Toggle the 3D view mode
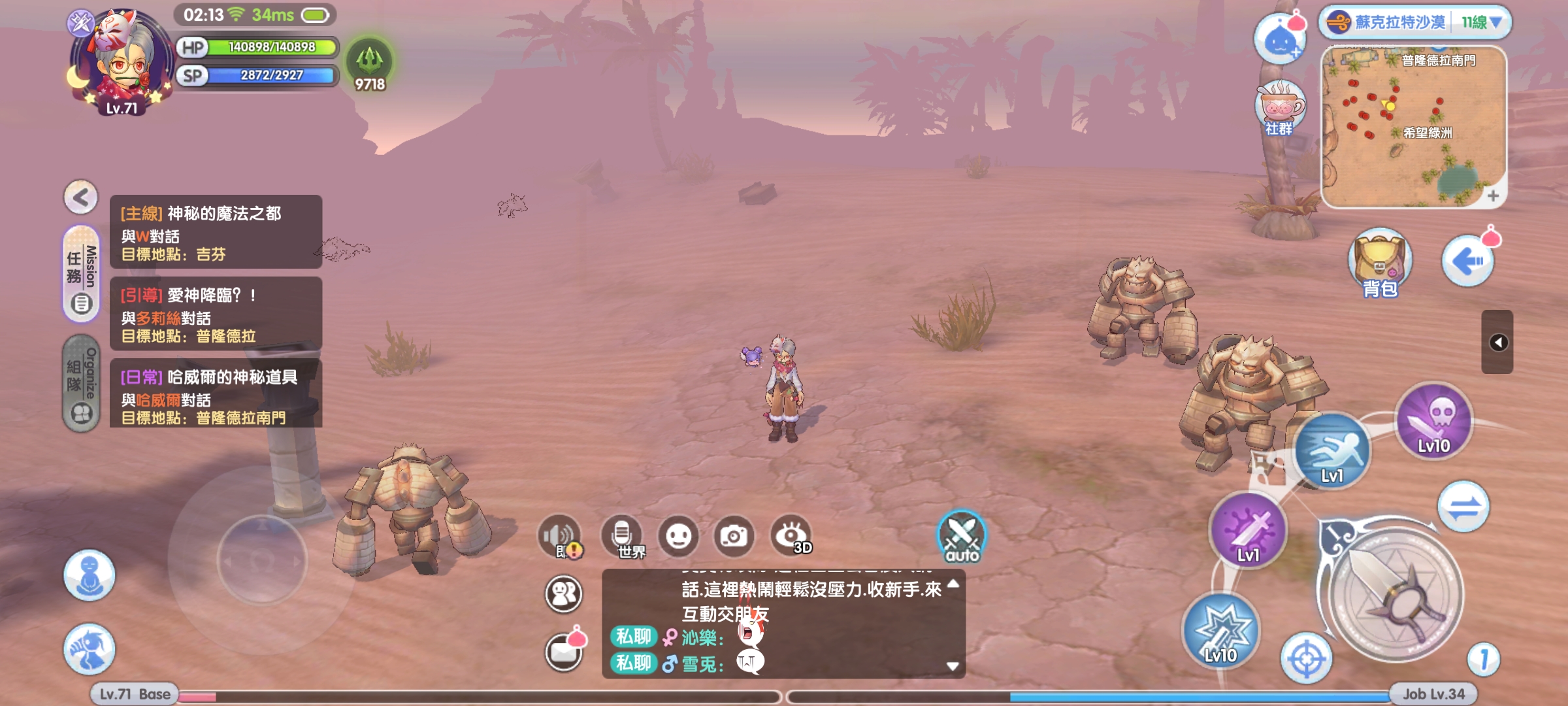 click(x=791, y=537)
